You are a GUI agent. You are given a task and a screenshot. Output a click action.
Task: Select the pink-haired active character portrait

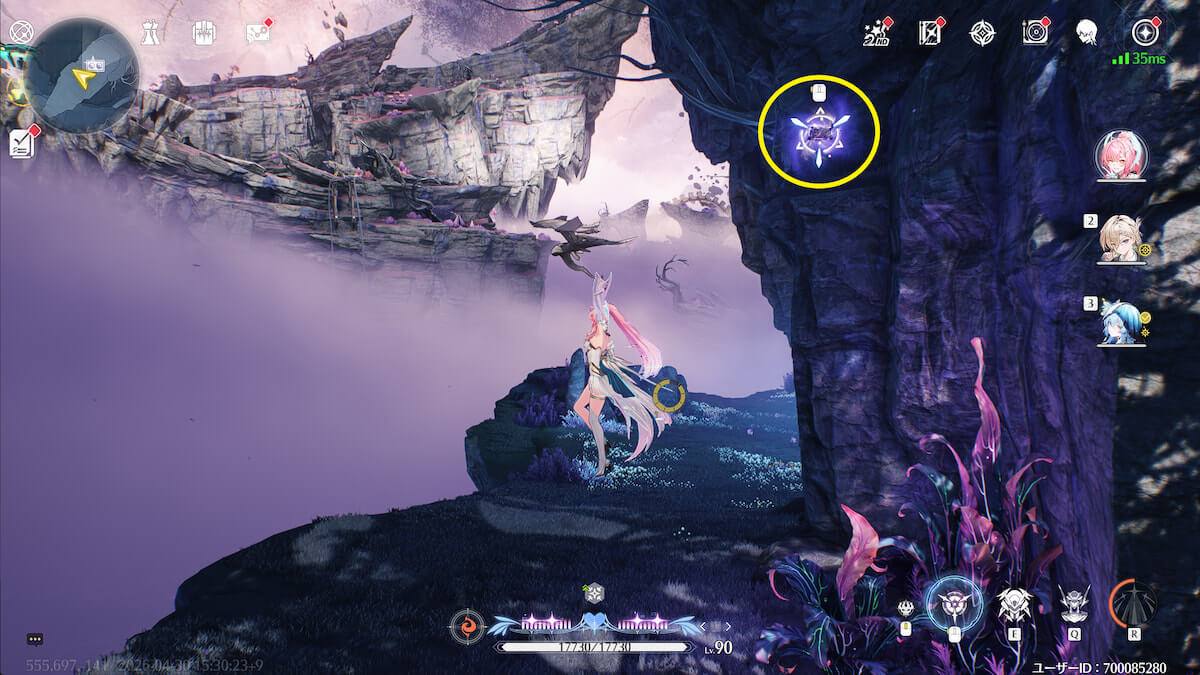pyautogui.click(x=1121, y=156)
